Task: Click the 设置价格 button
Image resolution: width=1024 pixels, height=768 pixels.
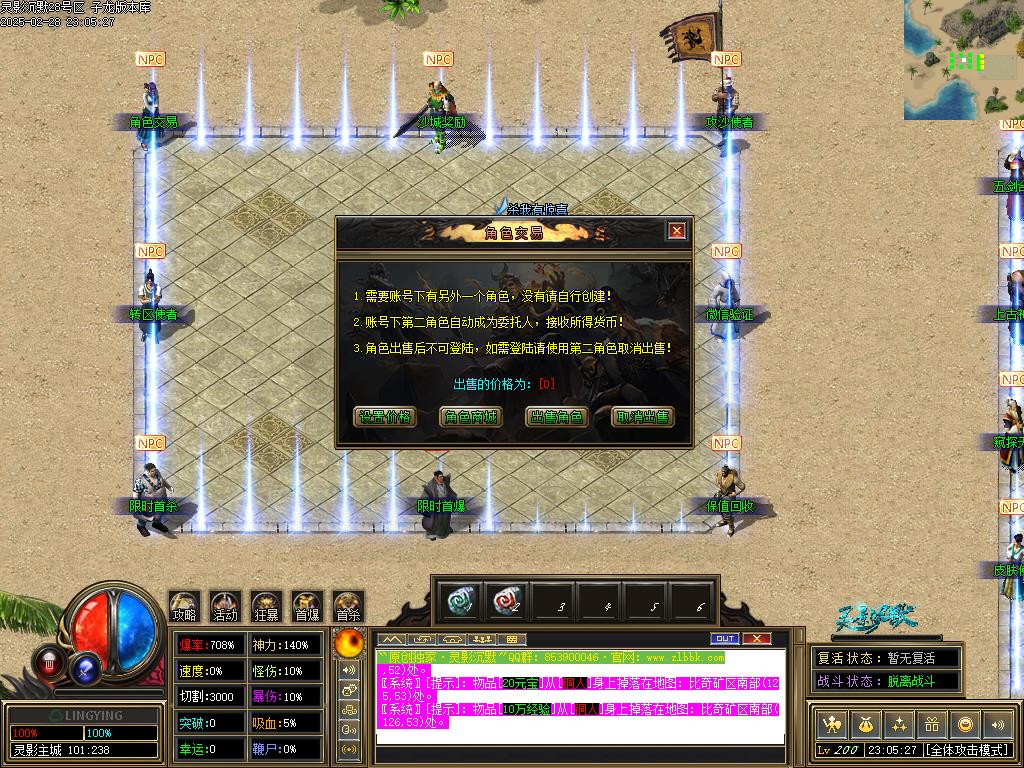Action: [385, 417]
